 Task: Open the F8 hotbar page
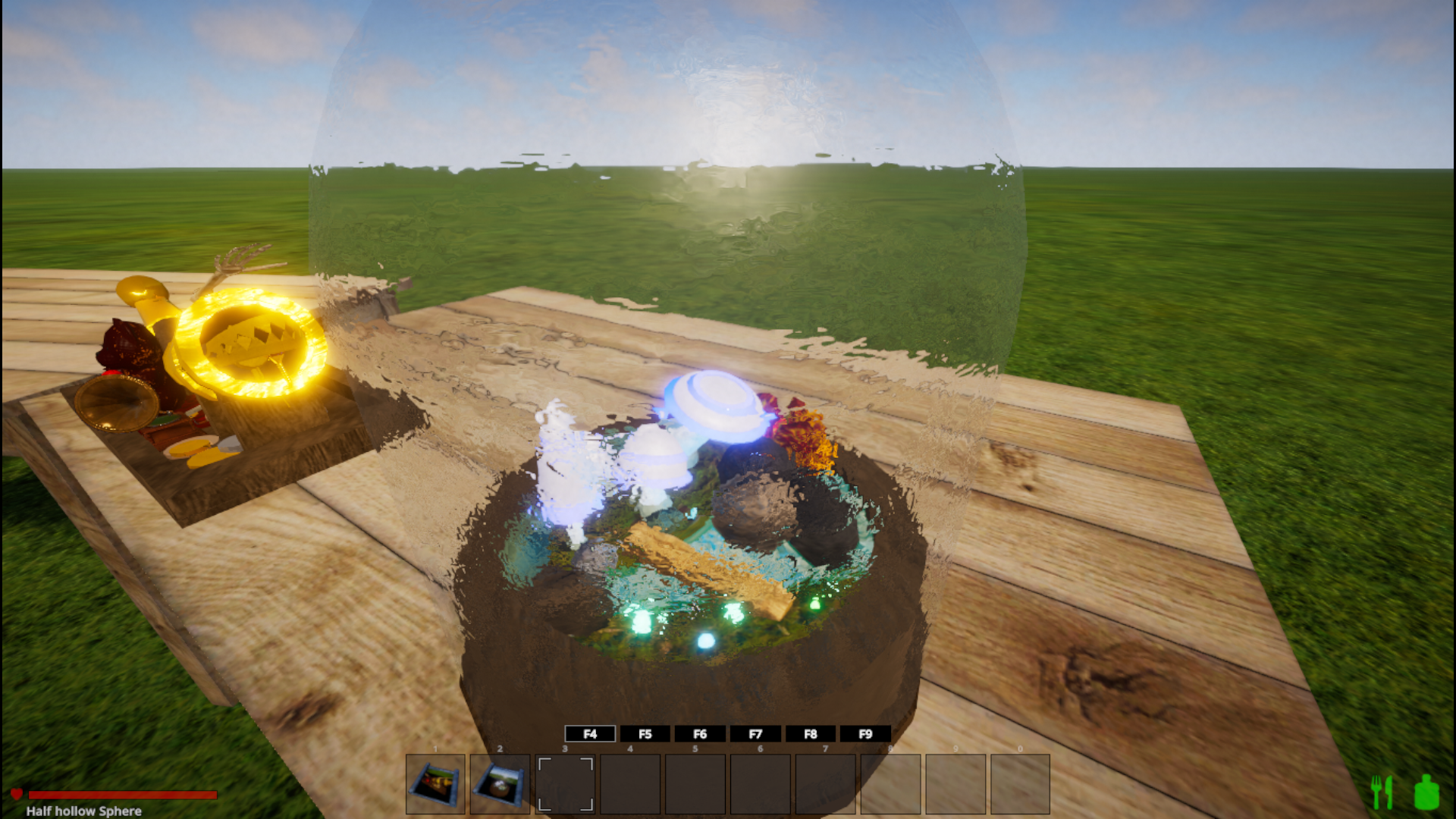810,733
